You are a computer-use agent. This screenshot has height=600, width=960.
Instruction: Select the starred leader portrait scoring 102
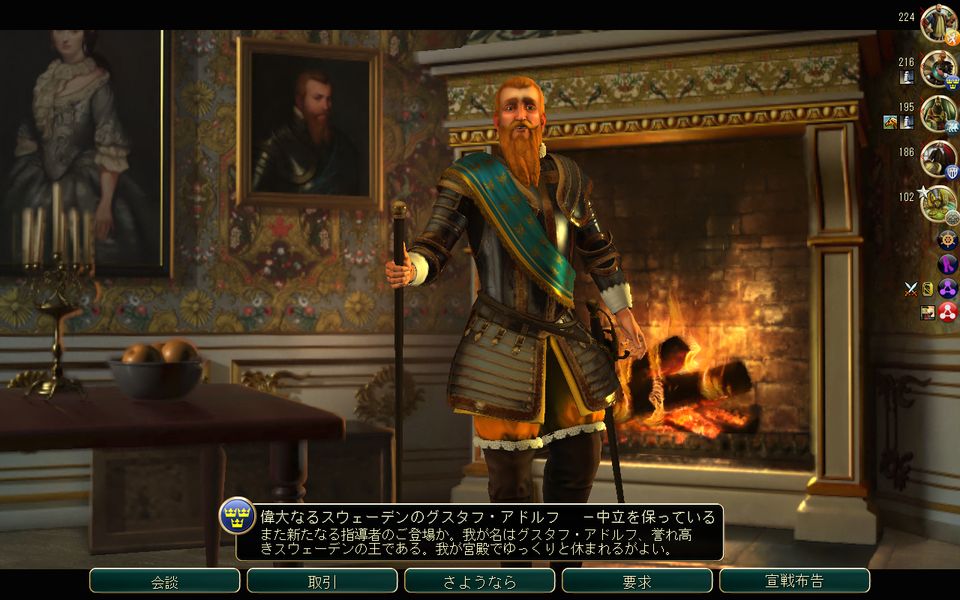click(x=938, y=203)
